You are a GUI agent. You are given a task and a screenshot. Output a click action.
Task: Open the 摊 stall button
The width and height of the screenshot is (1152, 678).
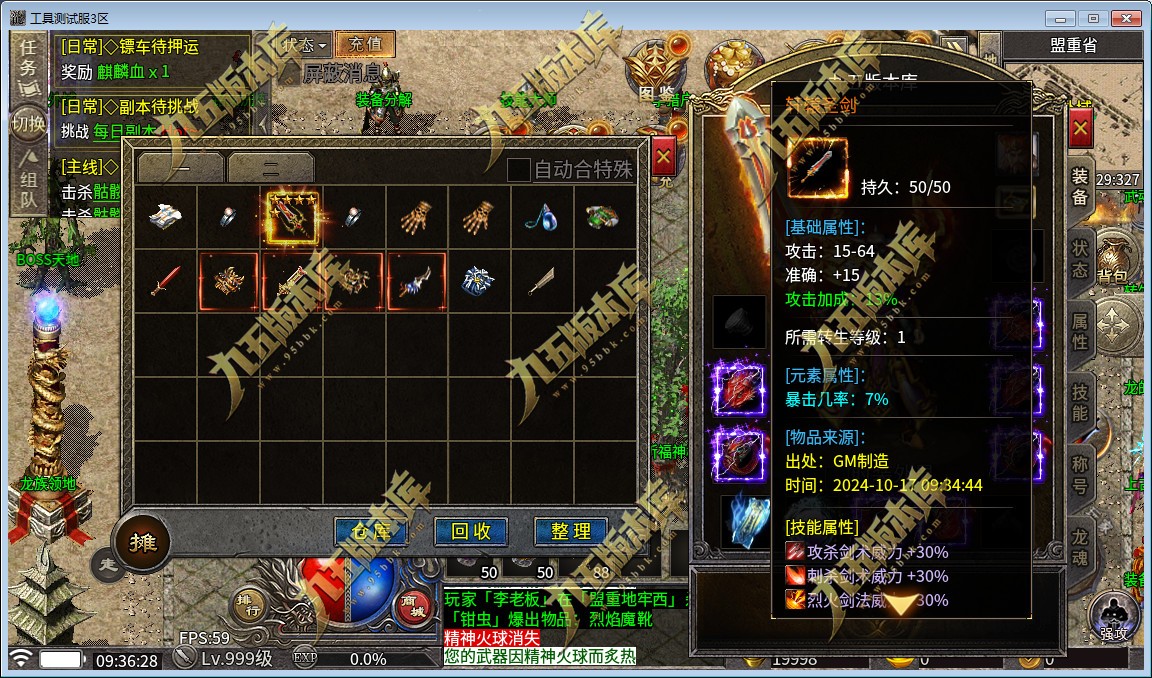(x=141, y=543)
